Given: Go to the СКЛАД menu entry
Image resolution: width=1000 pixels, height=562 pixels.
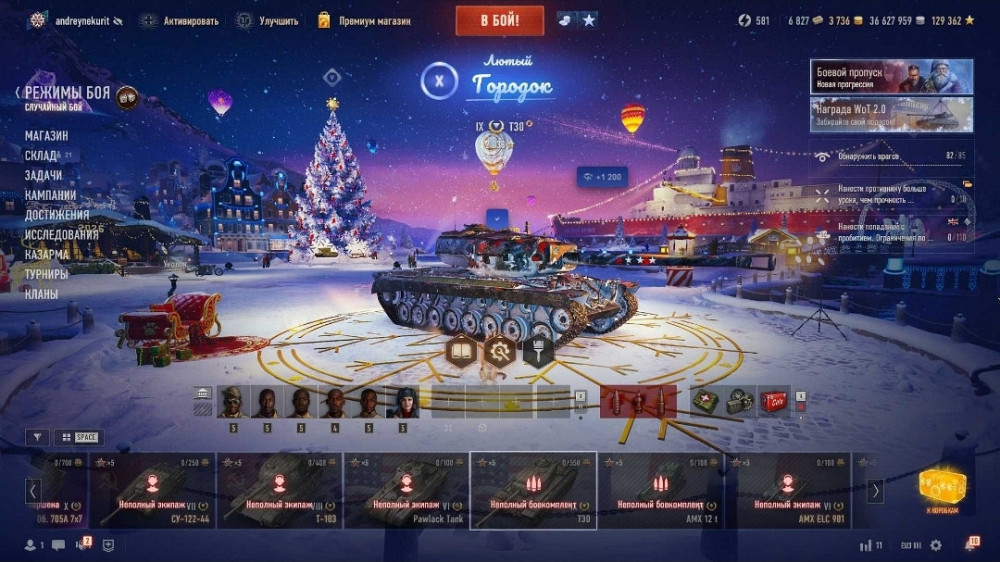Looking at the screenshot, I should (x=41, y=156).
